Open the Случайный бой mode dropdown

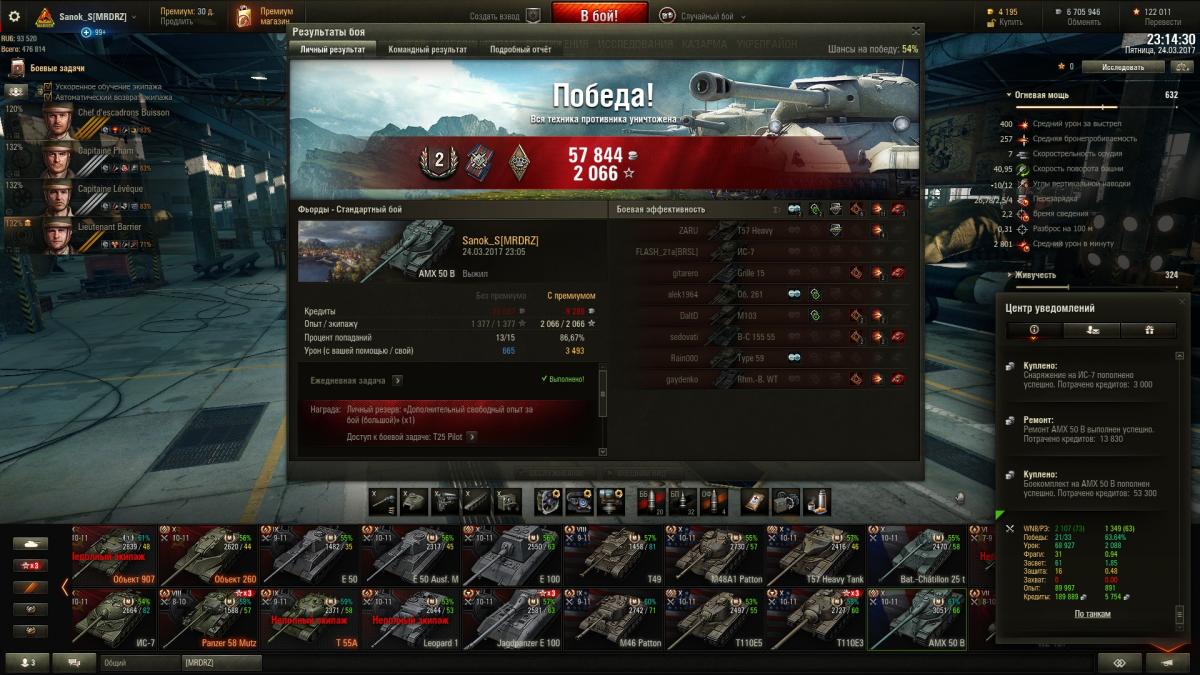[709, 16]
